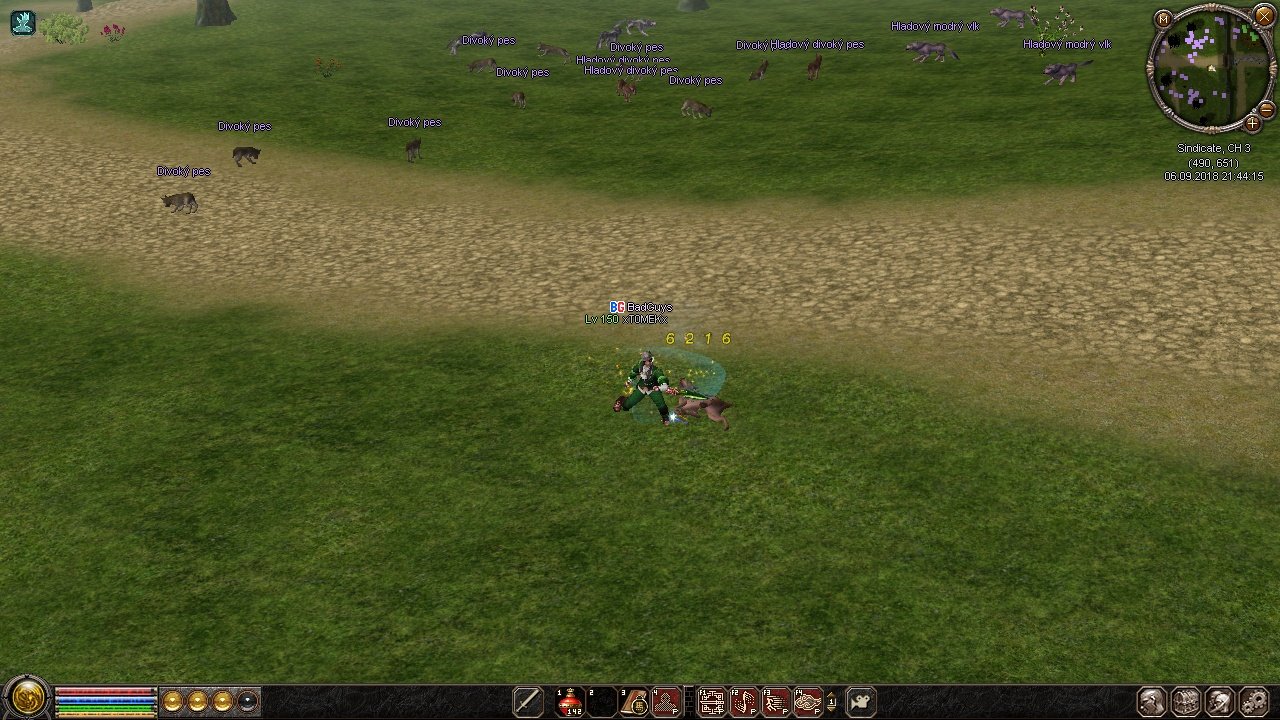
Task: Activate the F3 dash skill icon
Action: point(776,702)
